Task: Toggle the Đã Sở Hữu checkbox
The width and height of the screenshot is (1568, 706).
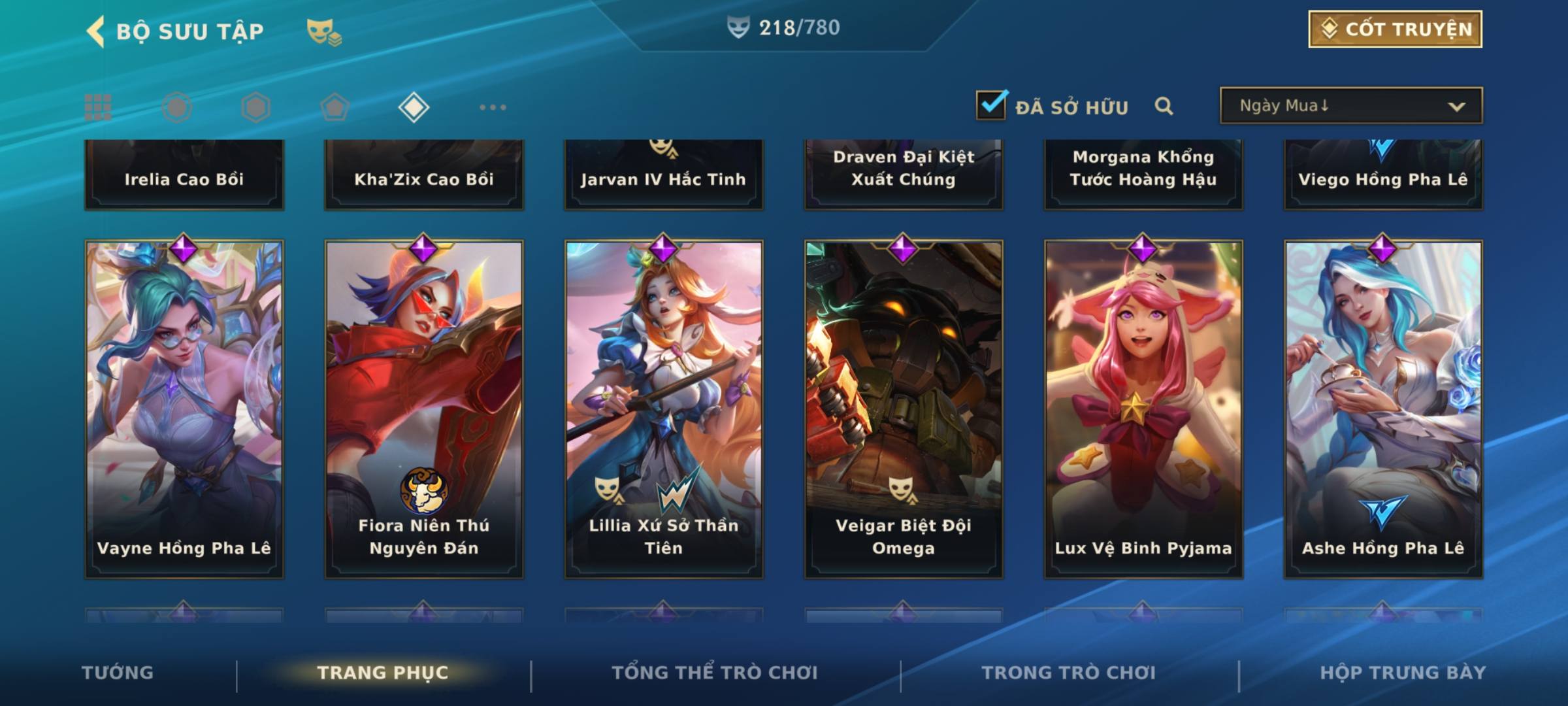Action: (991, 105)
